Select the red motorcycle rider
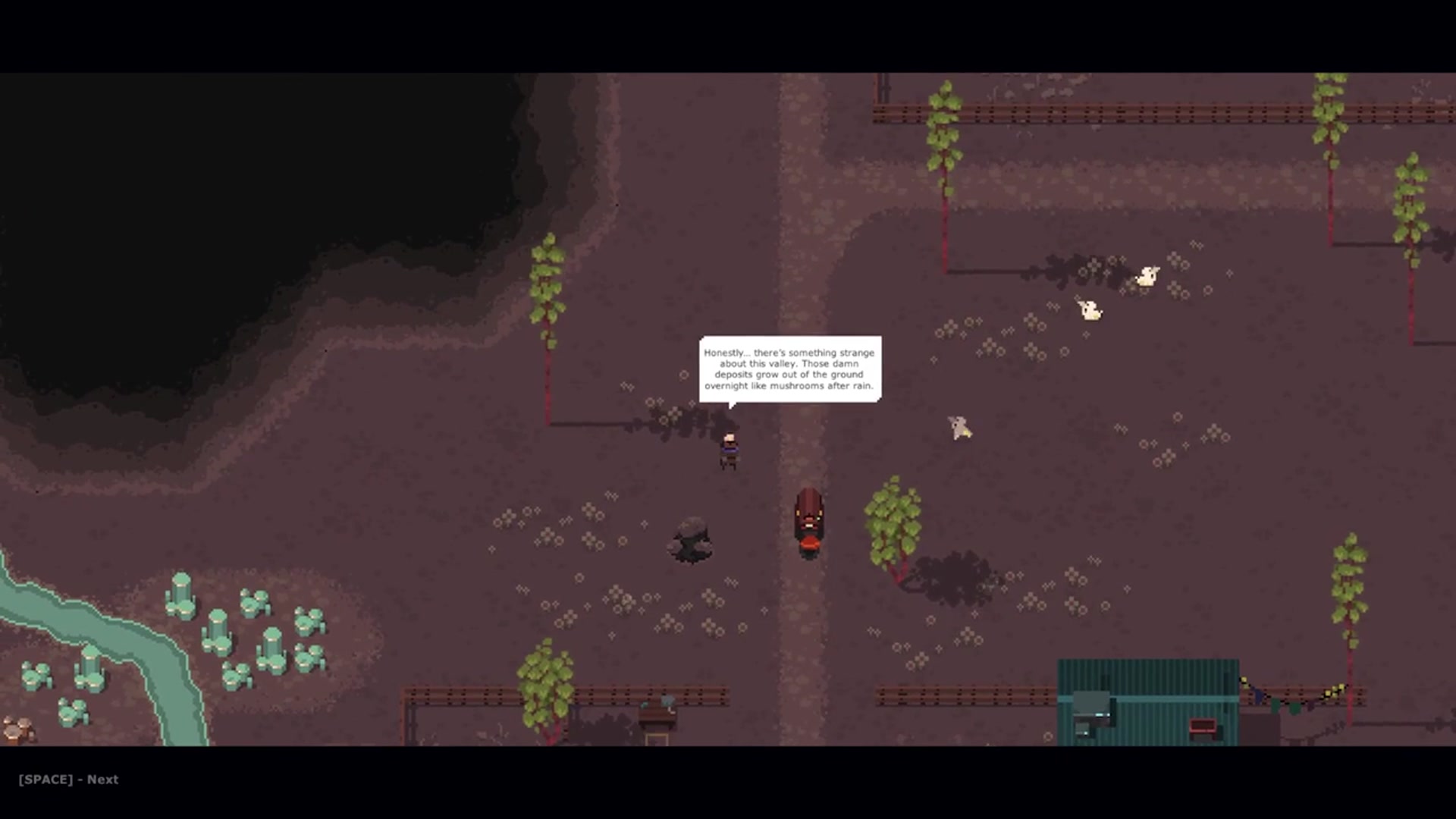 point(810,519)
